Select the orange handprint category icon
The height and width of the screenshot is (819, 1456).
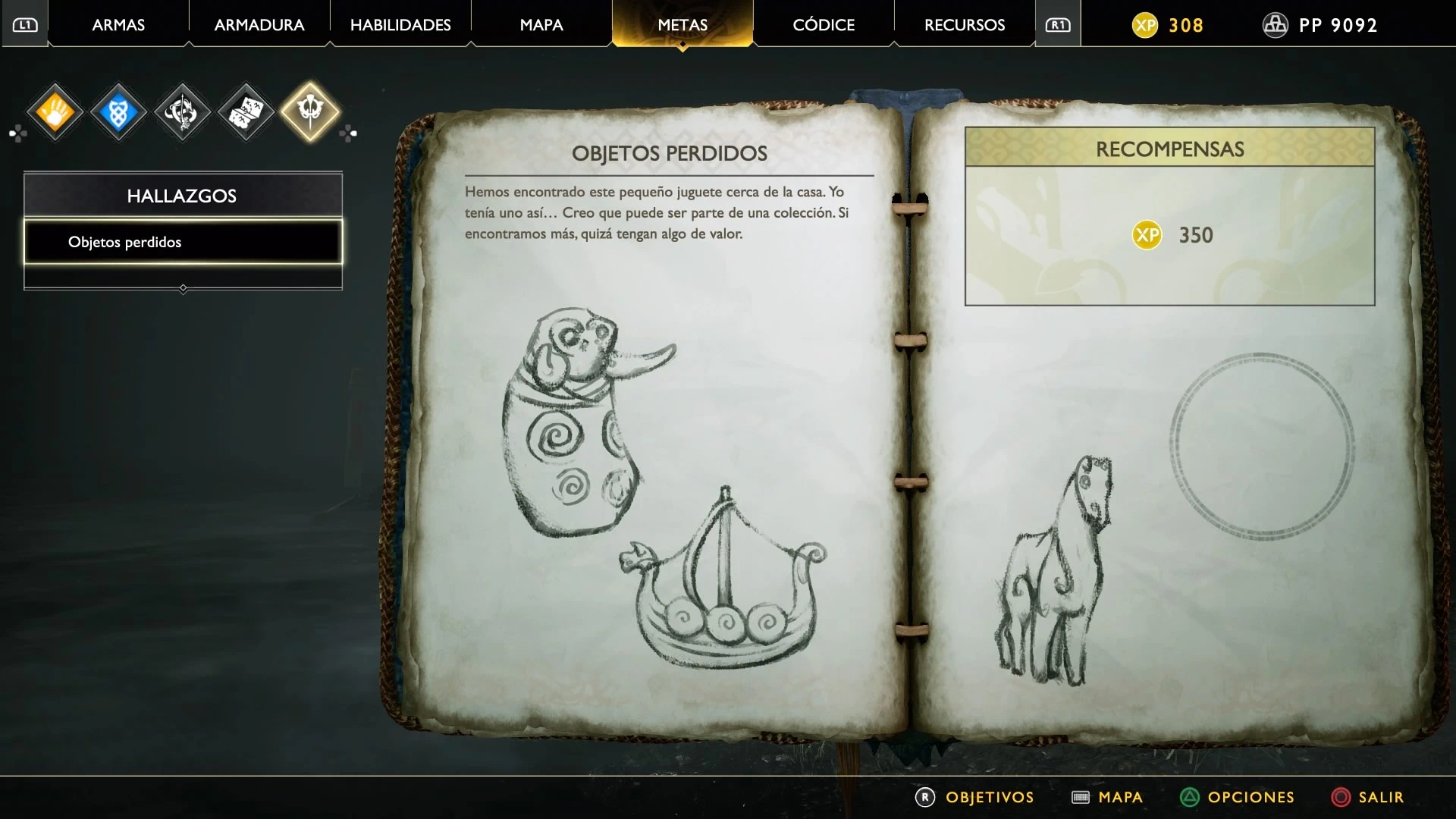55,113
